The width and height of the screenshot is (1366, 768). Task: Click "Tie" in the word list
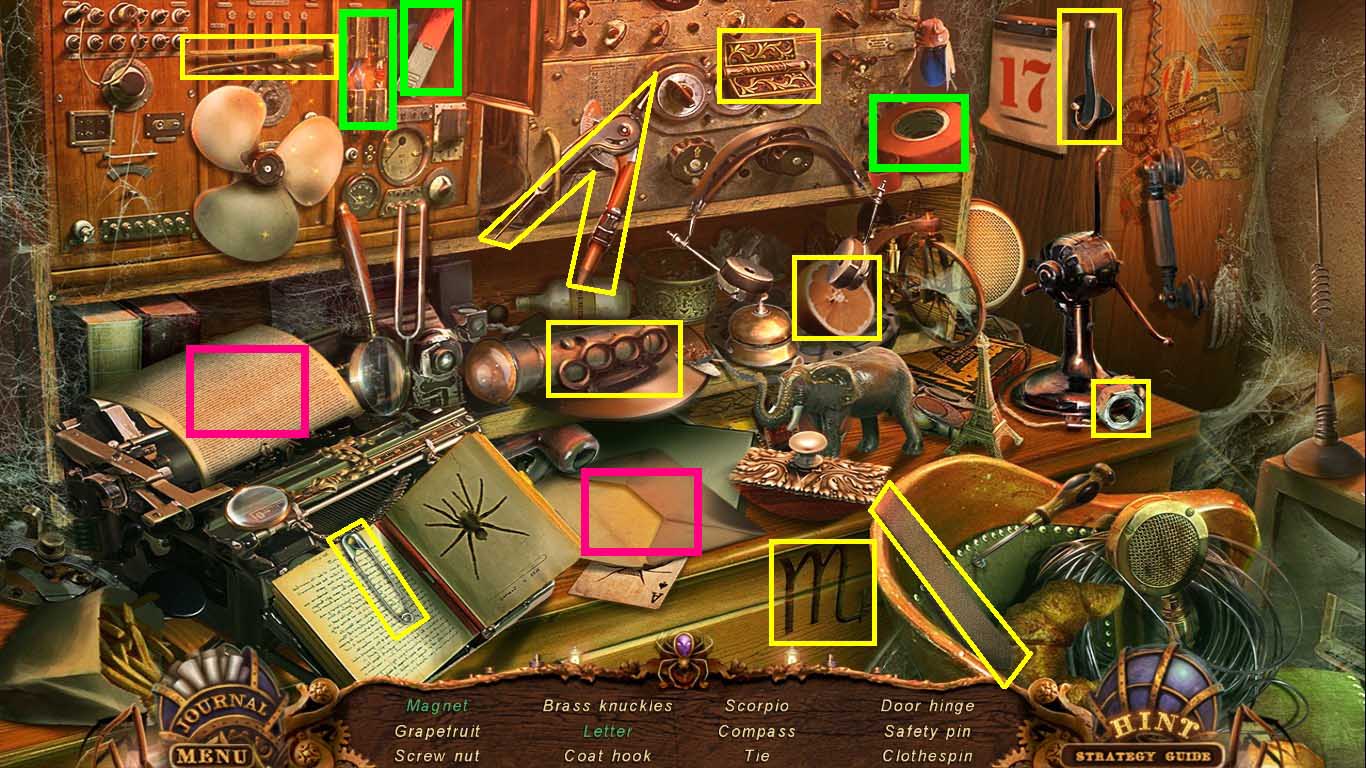756,756
